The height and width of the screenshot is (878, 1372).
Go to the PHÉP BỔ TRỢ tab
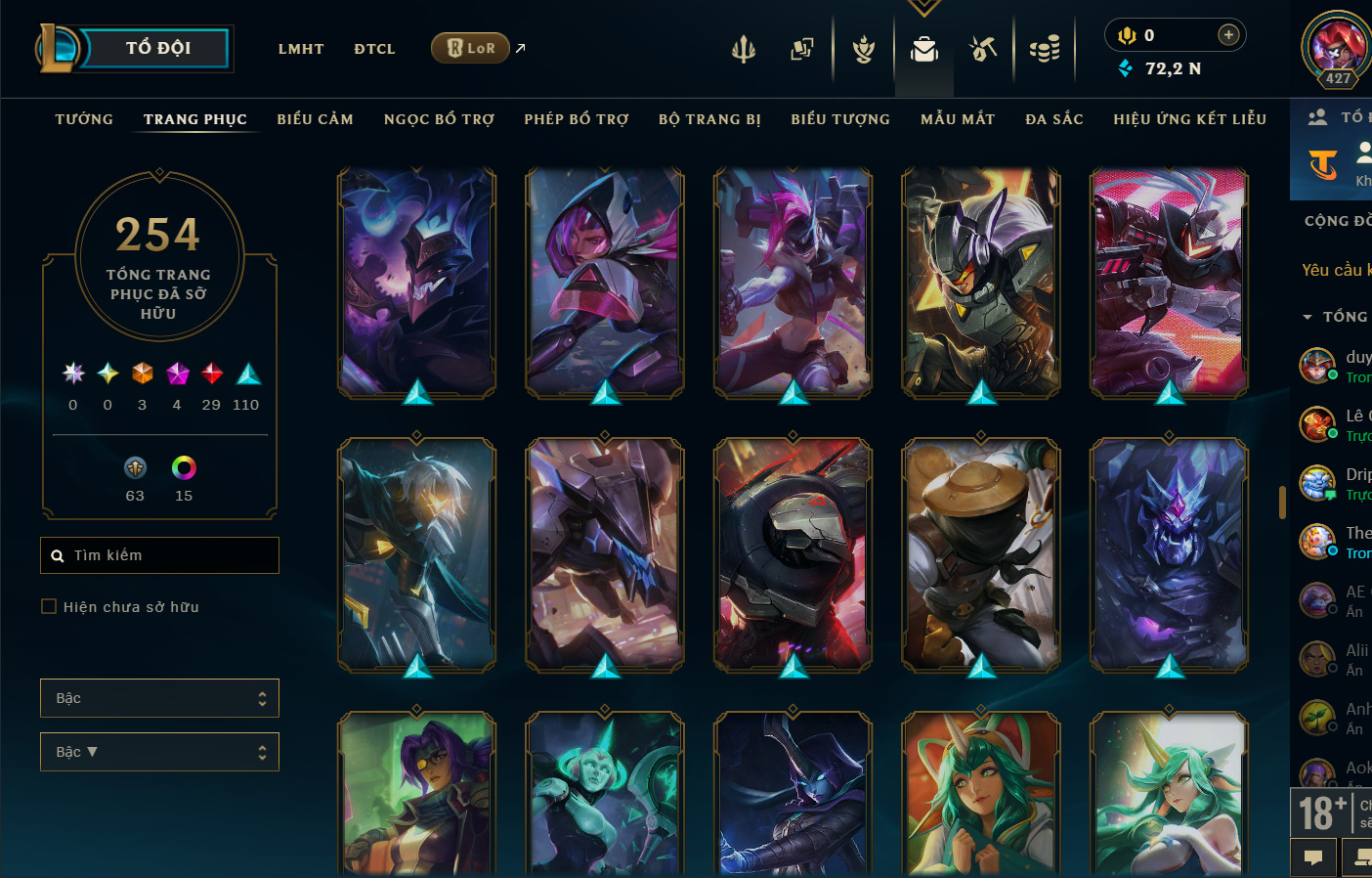(x=577, y=119)
